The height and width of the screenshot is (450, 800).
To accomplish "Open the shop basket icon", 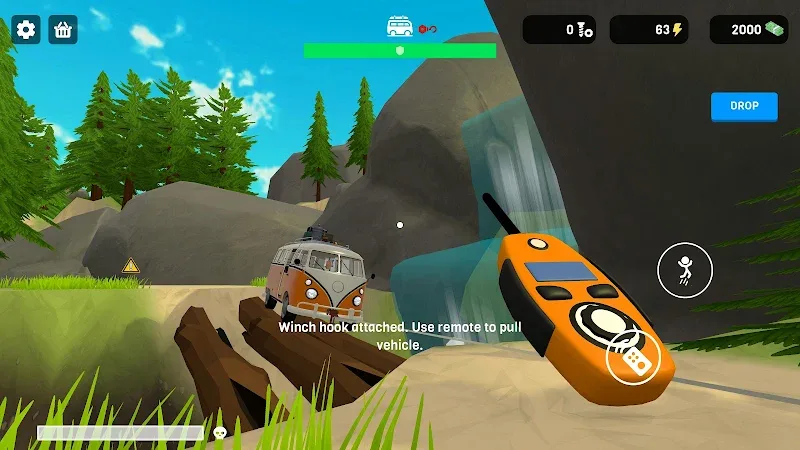I will [64, 30].
